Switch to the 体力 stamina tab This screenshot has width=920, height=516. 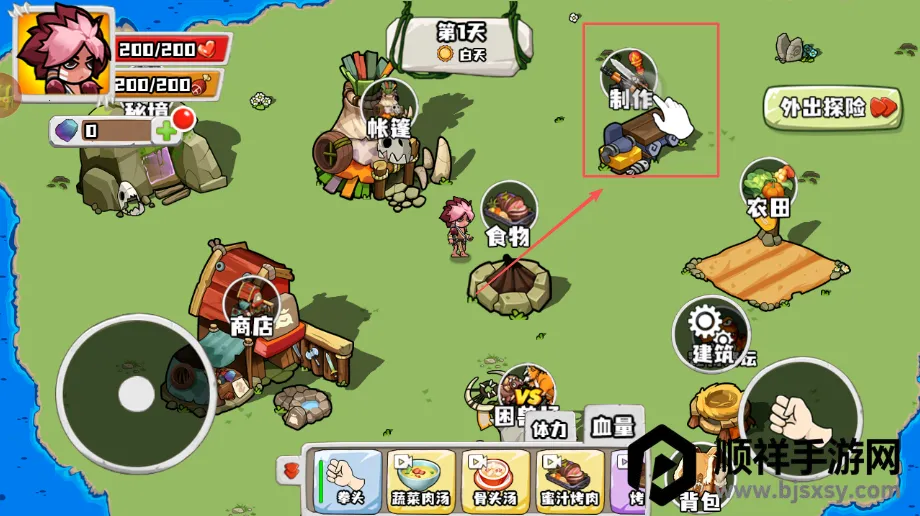[549, 430]
